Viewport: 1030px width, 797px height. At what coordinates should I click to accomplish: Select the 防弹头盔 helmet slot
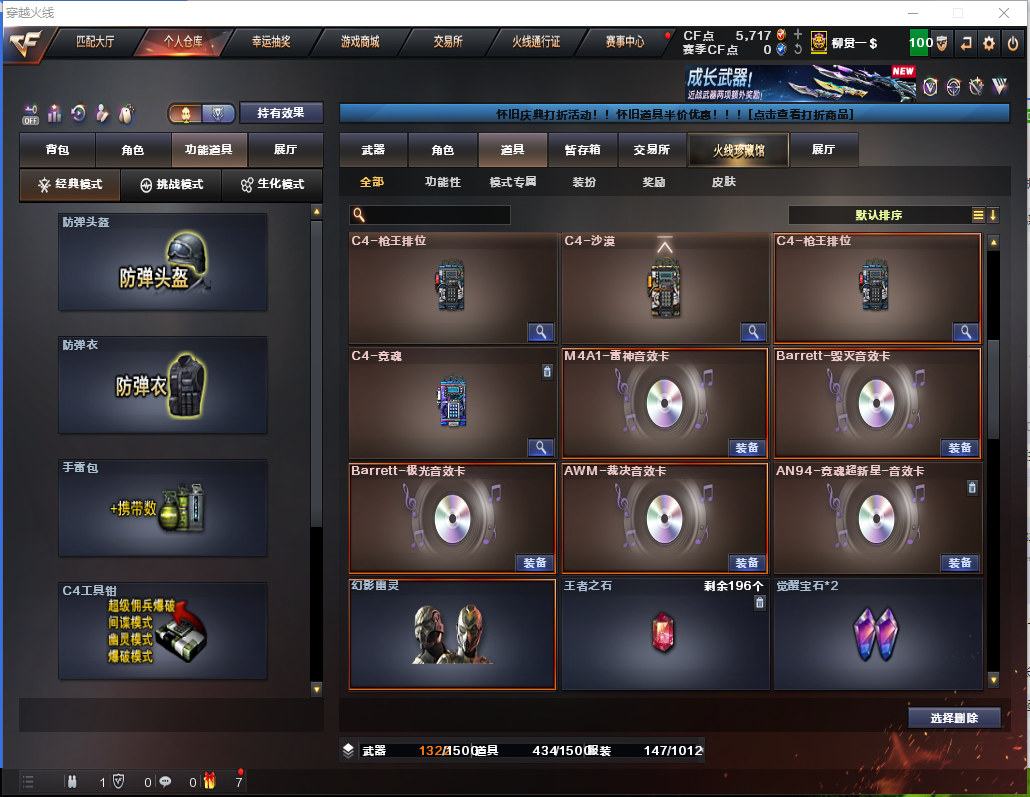point(163,262)
